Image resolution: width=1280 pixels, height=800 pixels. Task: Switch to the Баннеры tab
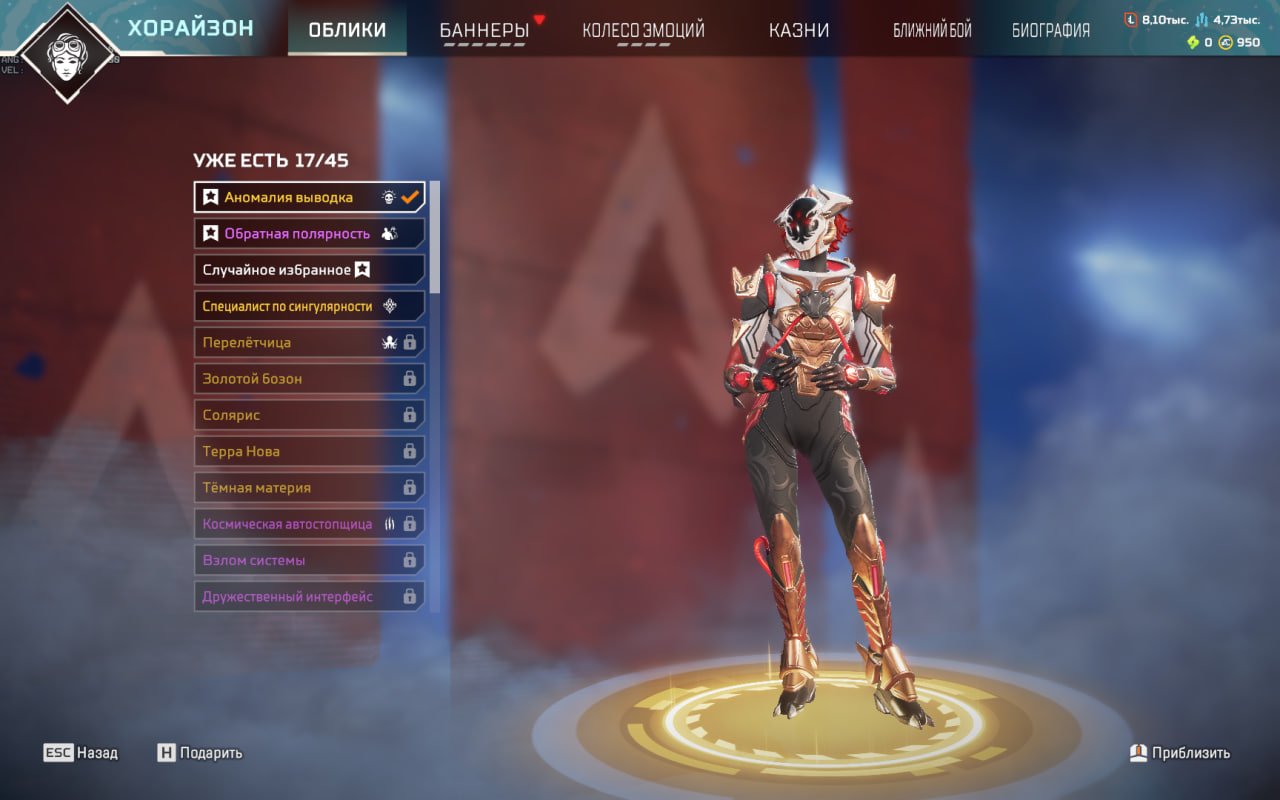coord(484,30)
